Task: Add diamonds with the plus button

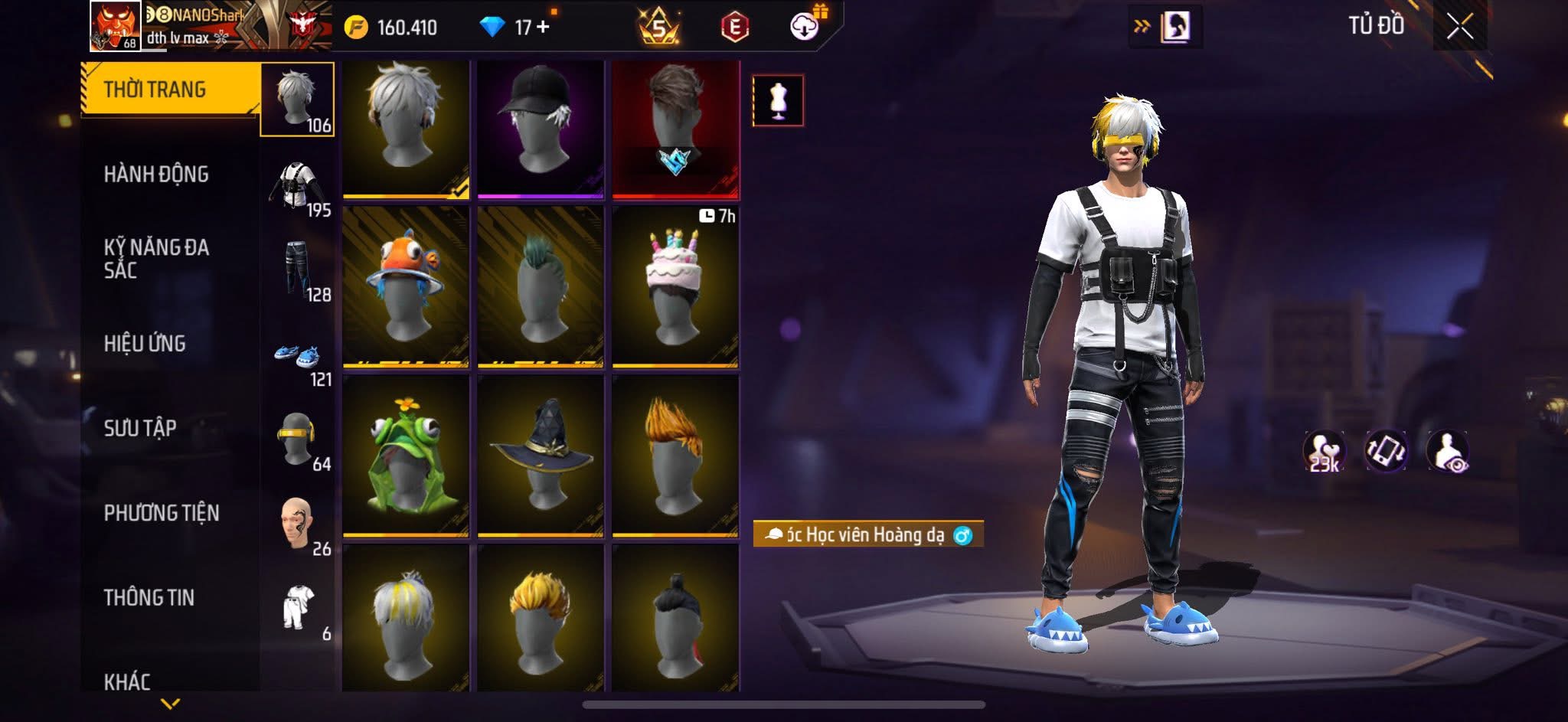Action: click(x=544, y=28)
